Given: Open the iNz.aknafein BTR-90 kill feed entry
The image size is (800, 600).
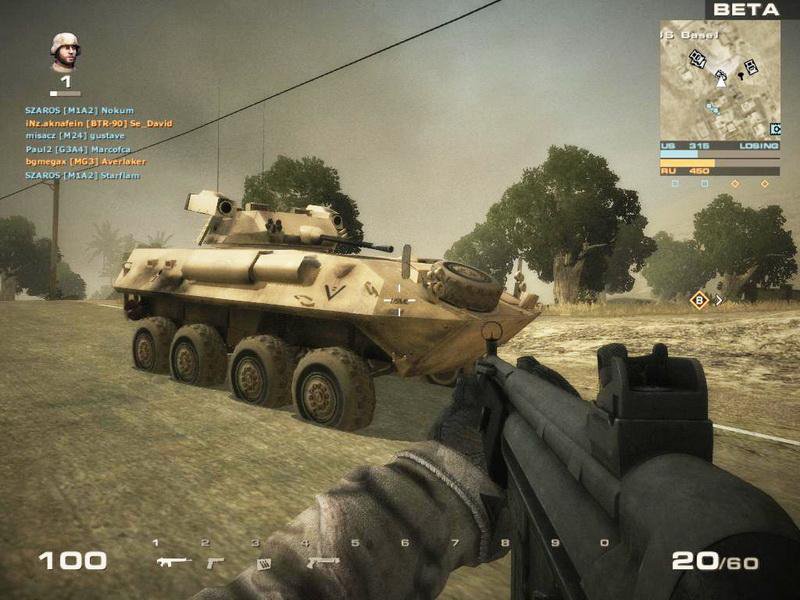Looking at the screenshot, I should 99,123.
